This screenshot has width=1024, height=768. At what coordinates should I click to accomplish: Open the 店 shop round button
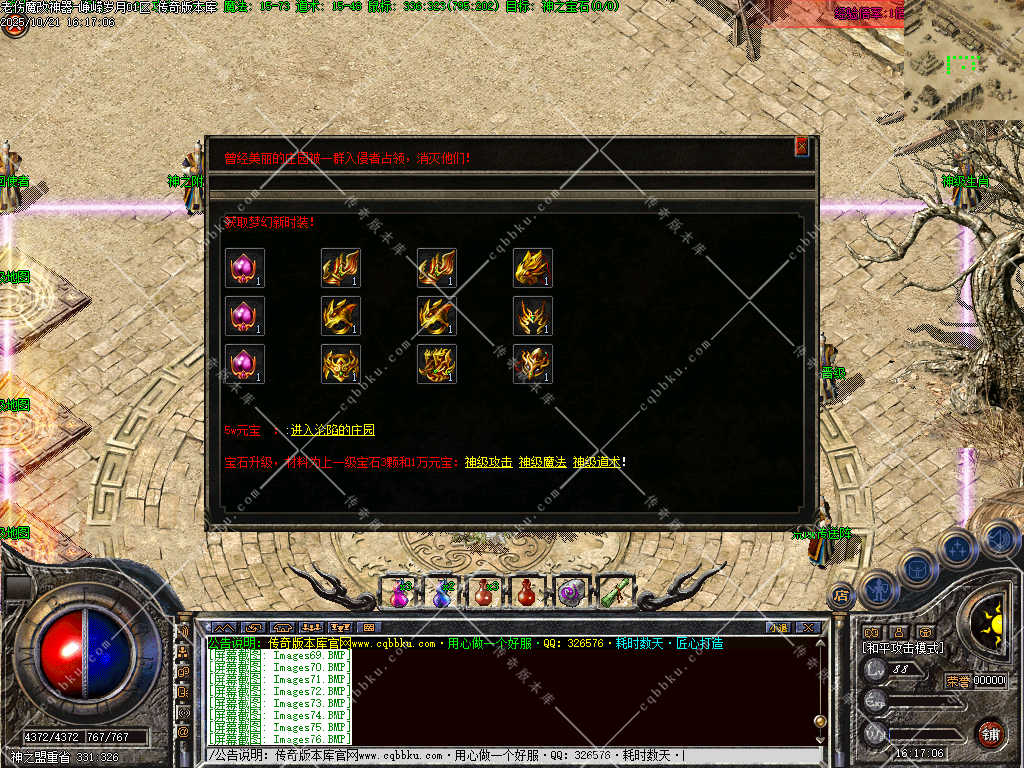tap(840, 596)
